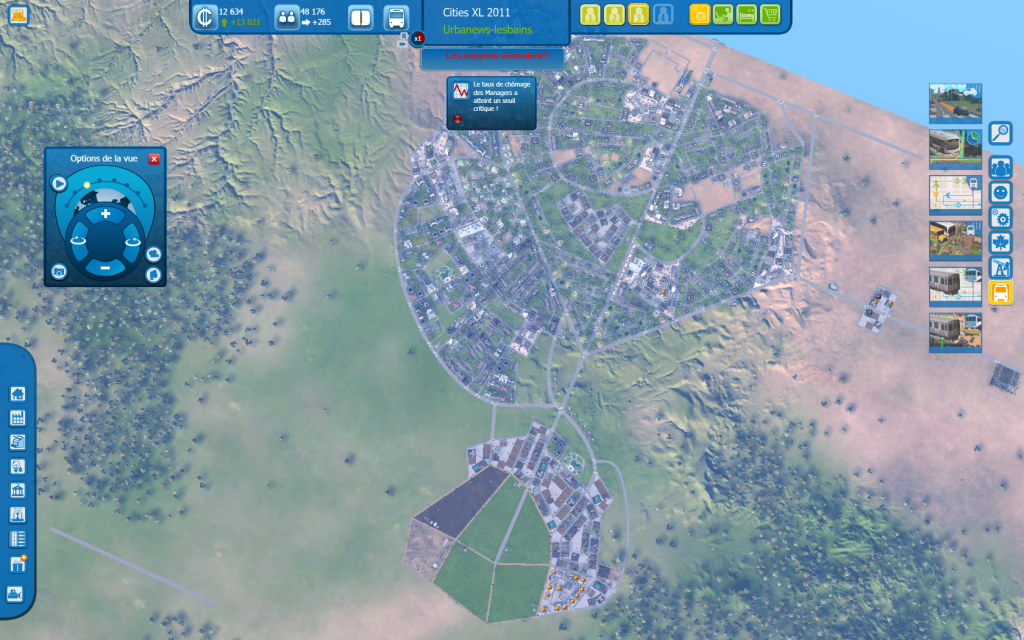Select the highlighted yellow bus transport filter

coord(1000,292)
